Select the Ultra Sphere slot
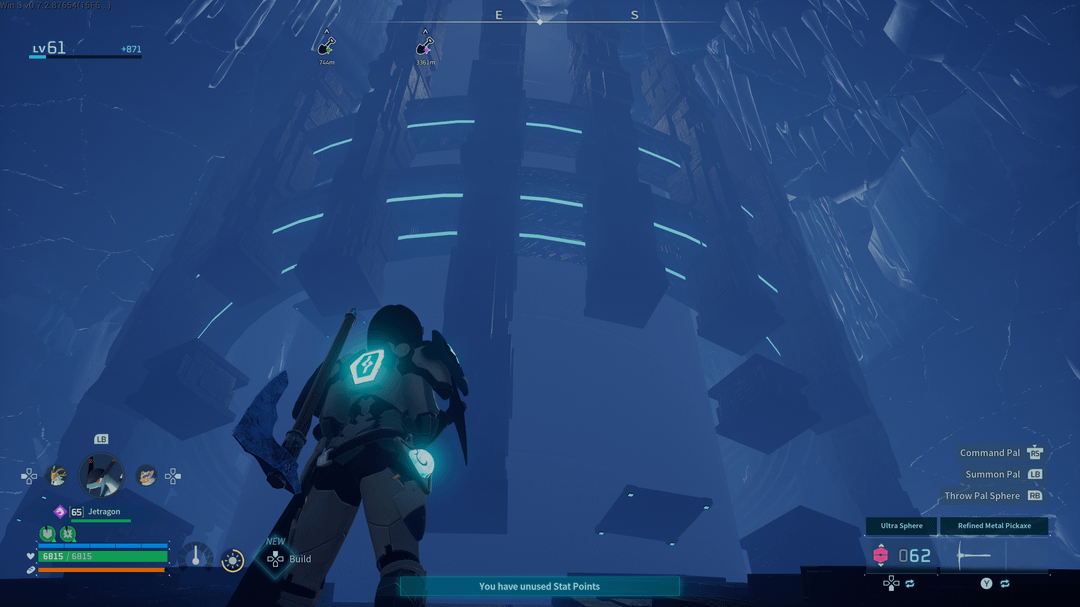Viewport: 1080px width, 607px height. 901,526
